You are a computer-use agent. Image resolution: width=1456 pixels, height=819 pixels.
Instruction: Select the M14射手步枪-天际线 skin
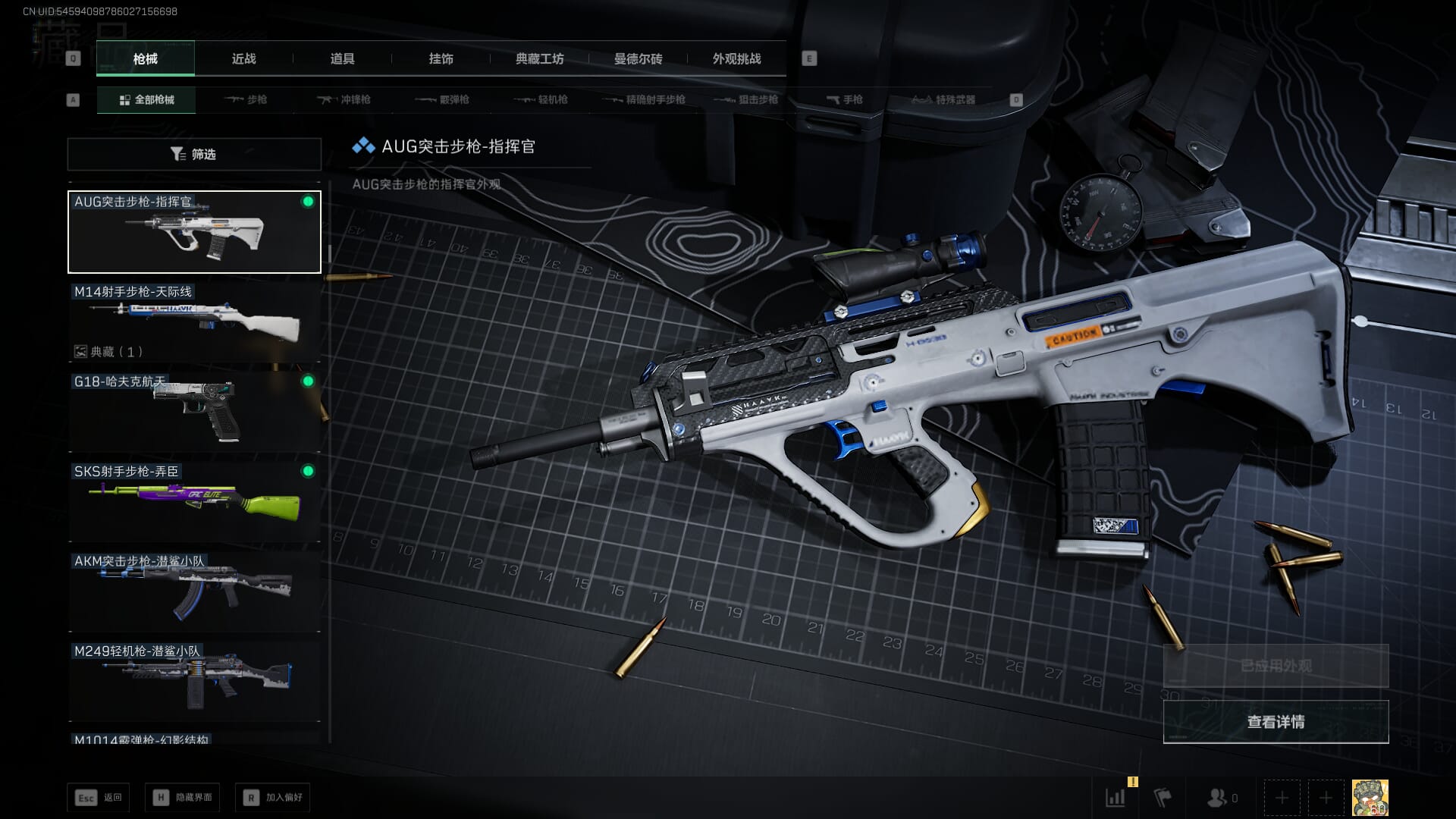point(194,322)
